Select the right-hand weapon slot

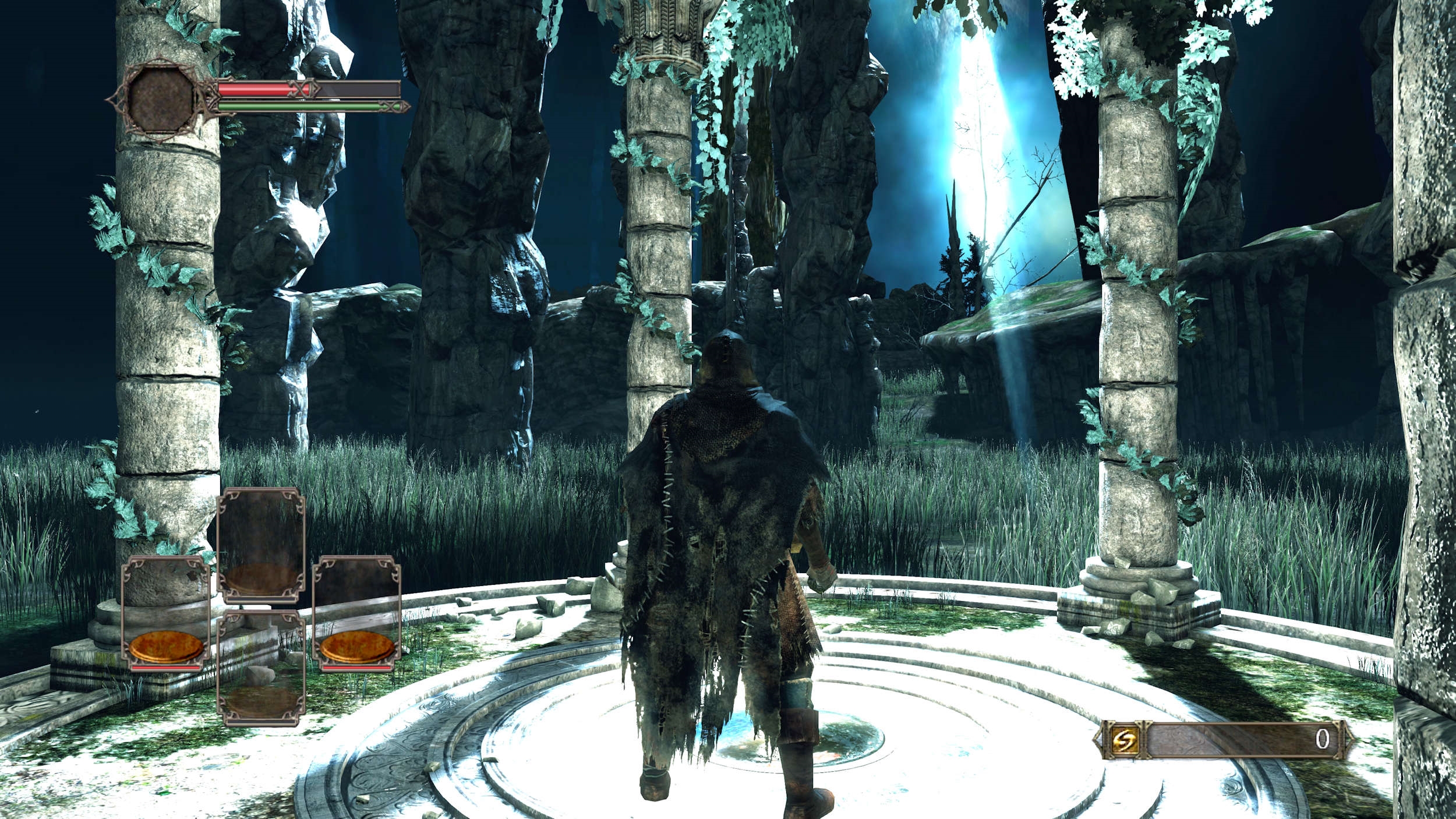tap(356, 613)
